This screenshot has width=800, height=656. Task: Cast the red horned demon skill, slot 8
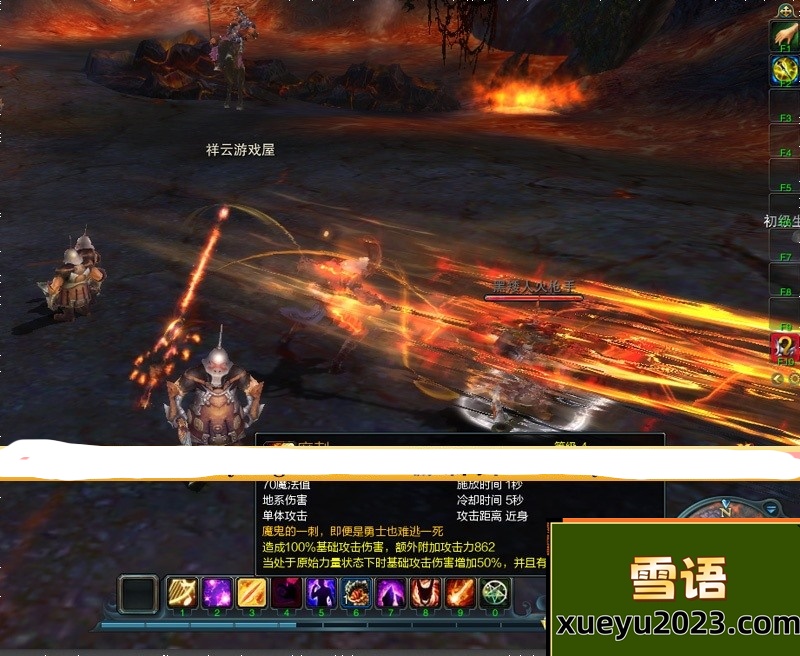[x=425, y=594]
